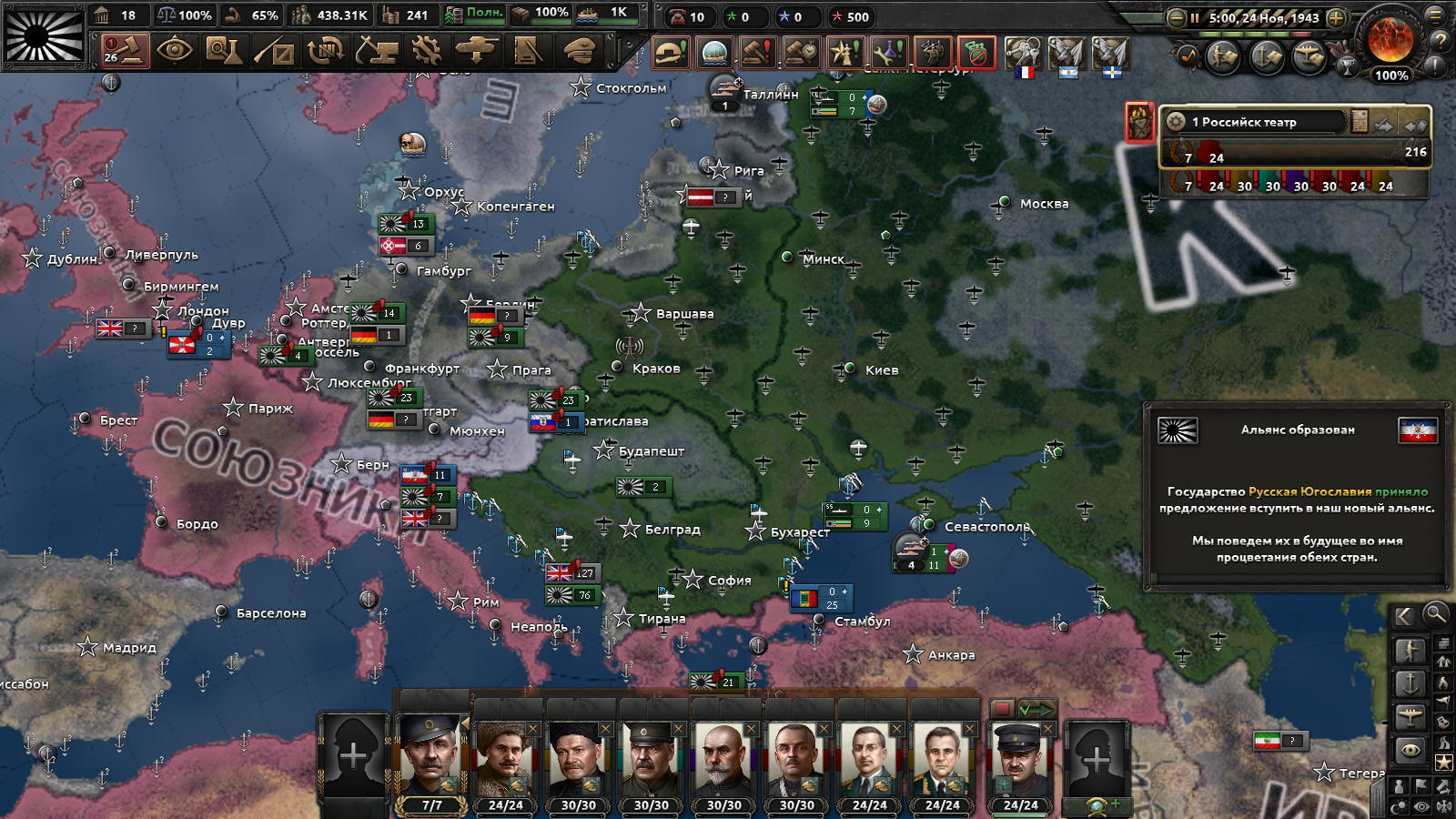
Task: Switch to the air plane map mode
Action: click(1410, 717)
